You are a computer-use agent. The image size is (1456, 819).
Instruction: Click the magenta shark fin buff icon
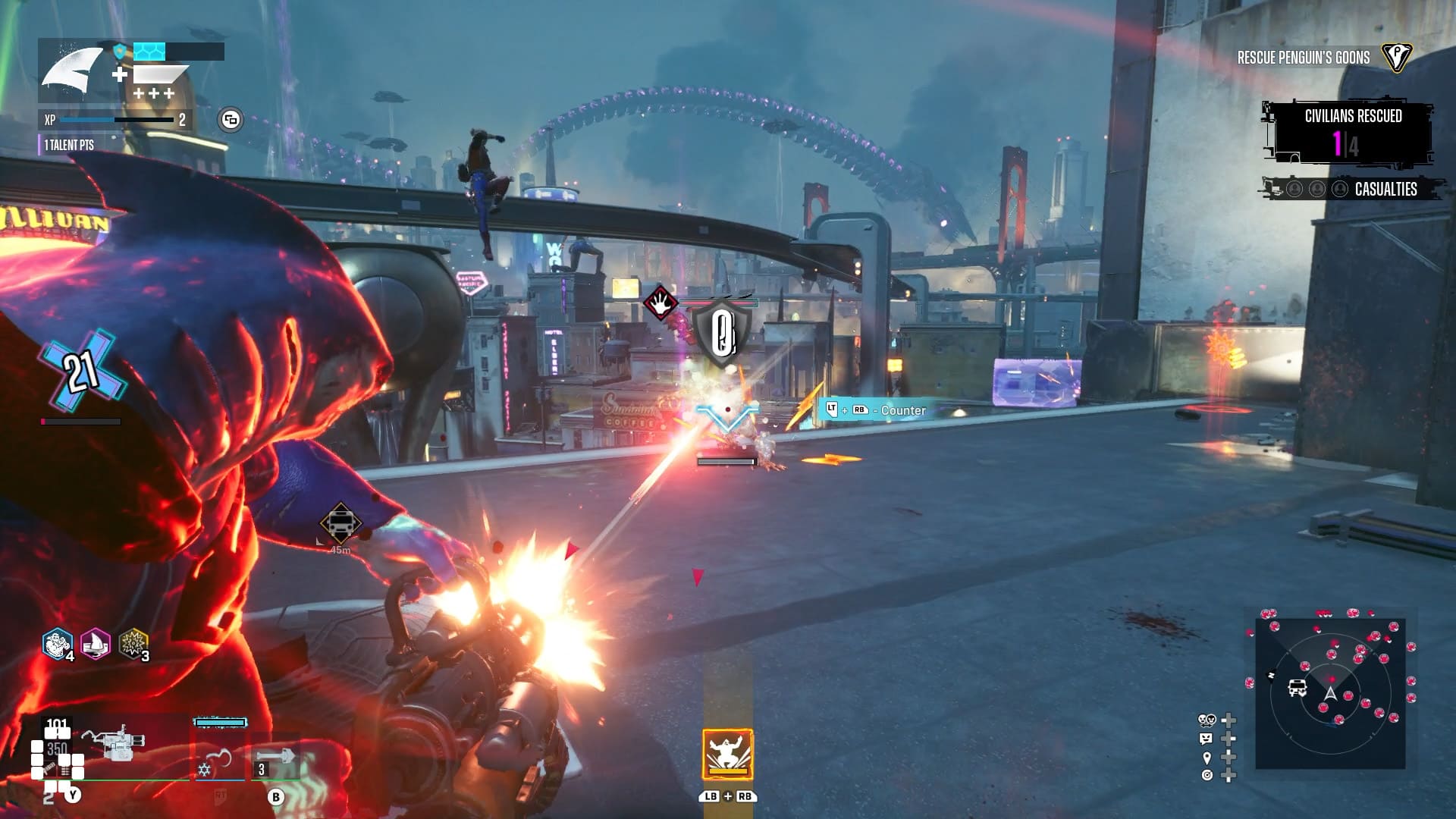(x=96, y=645)
